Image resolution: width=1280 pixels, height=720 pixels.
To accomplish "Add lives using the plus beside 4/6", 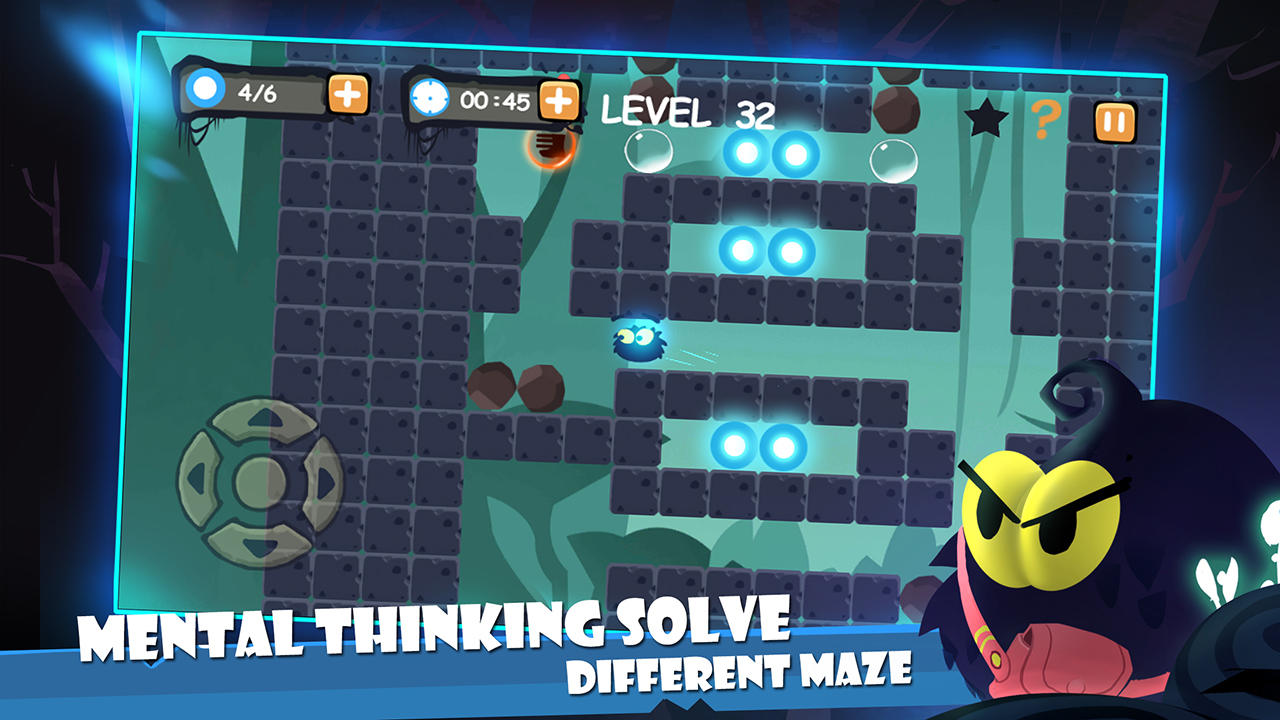I will coord(346,97).
